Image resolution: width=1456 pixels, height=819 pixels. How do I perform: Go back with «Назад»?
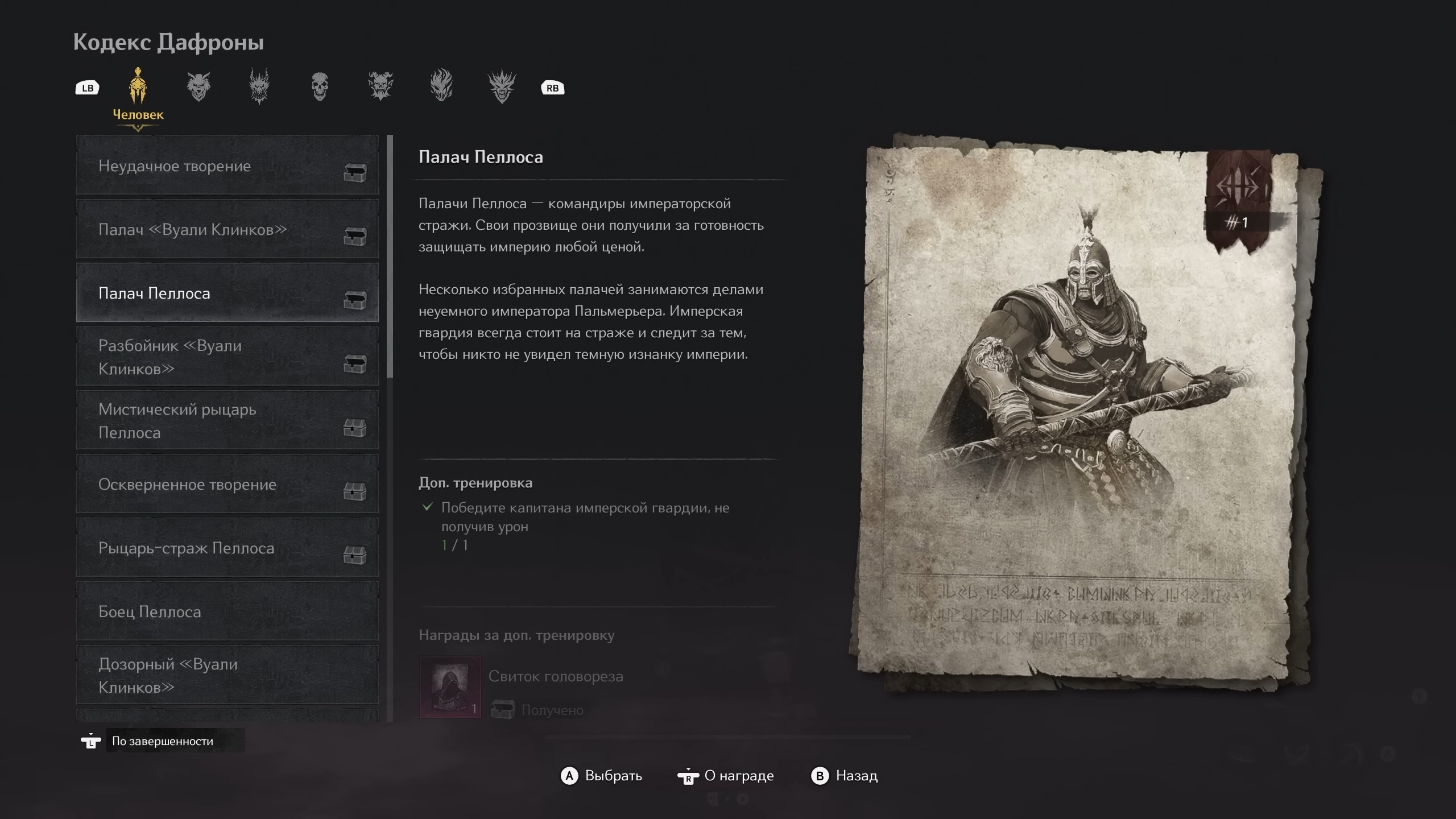845,776
